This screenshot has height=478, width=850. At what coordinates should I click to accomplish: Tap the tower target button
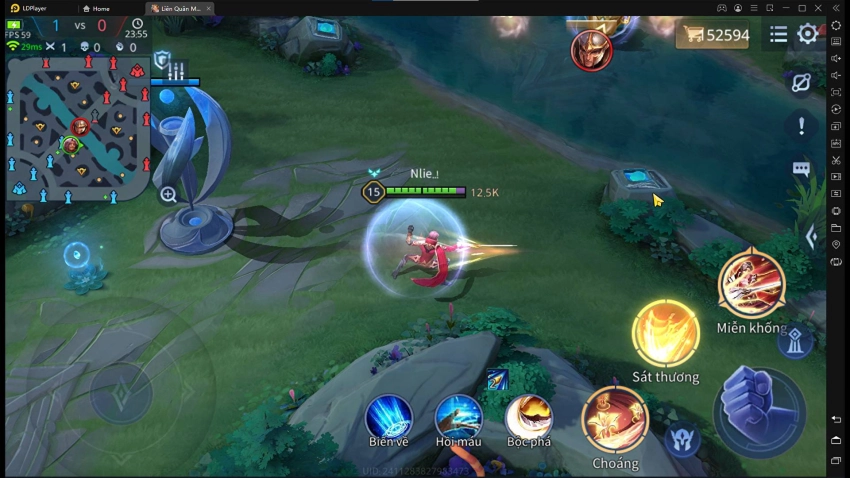pos(795,342)
